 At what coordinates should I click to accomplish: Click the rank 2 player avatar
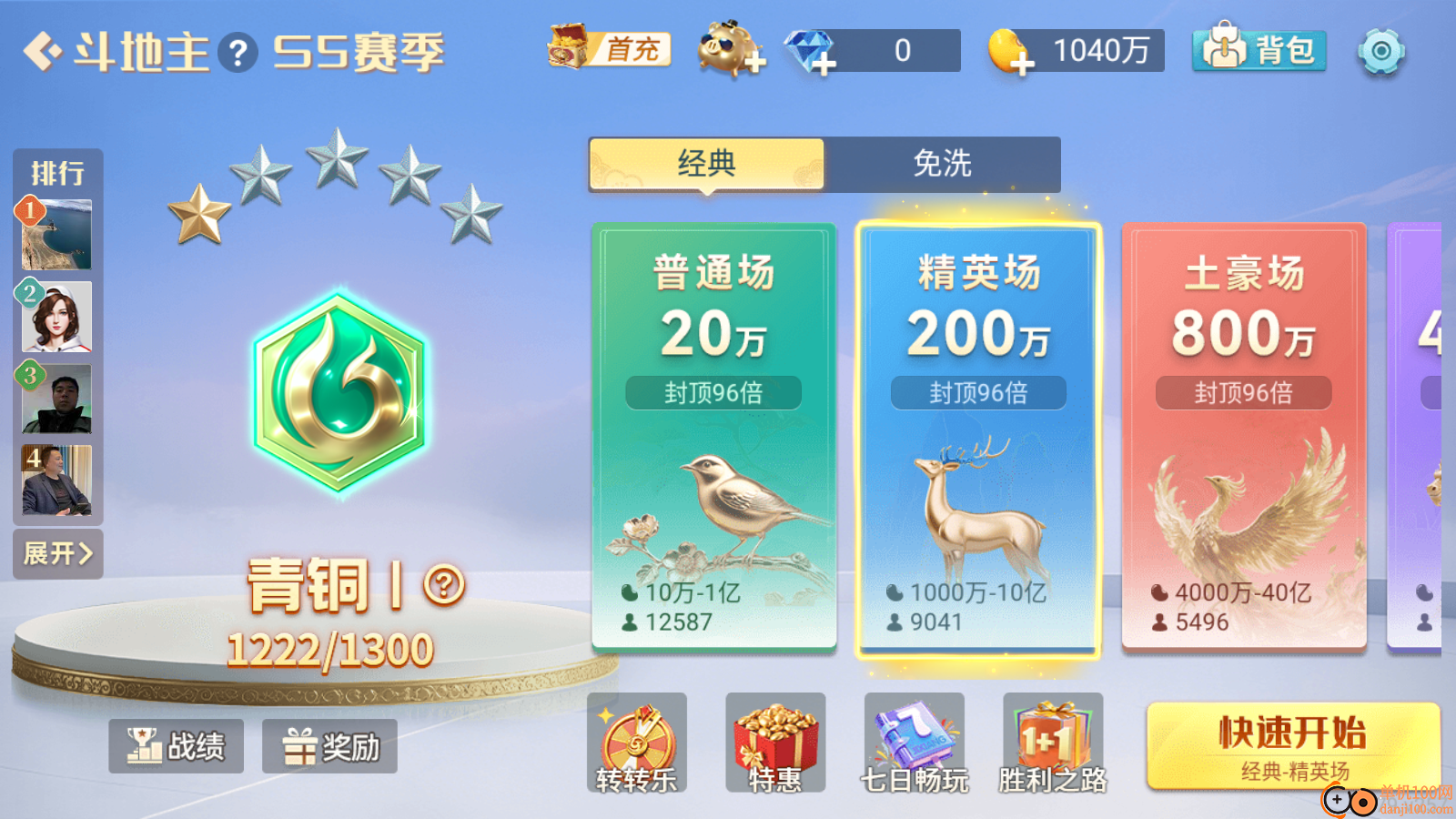tap(56, 318)
